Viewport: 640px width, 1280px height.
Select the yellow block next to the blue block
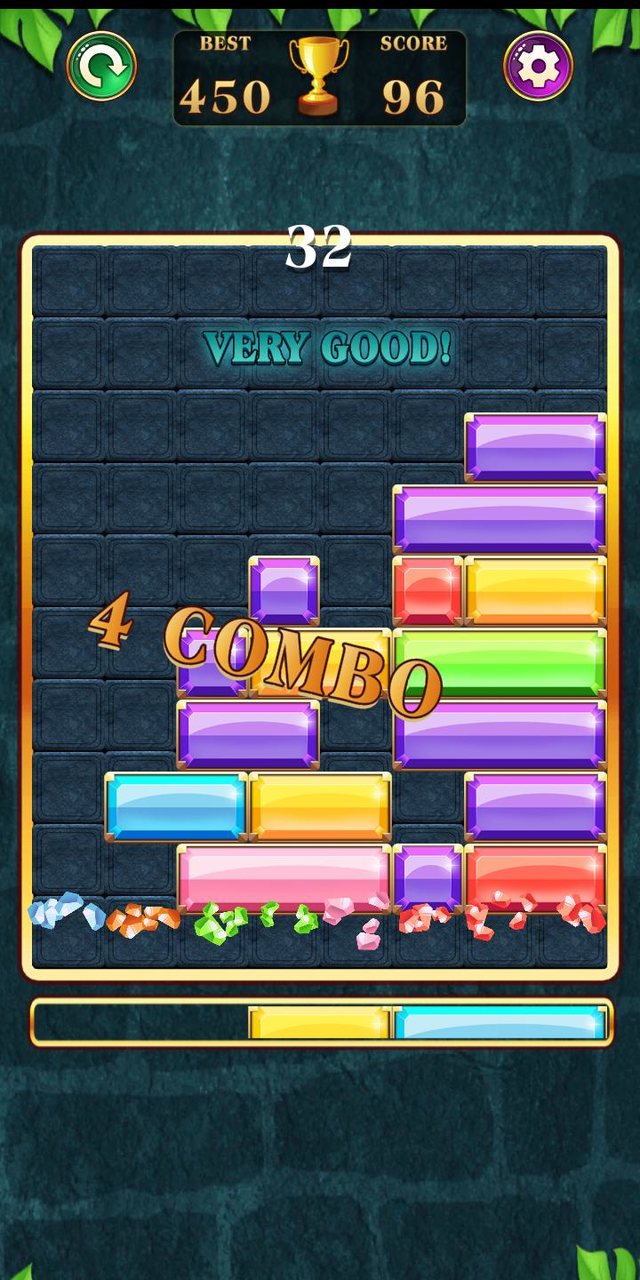coord(320,806)
